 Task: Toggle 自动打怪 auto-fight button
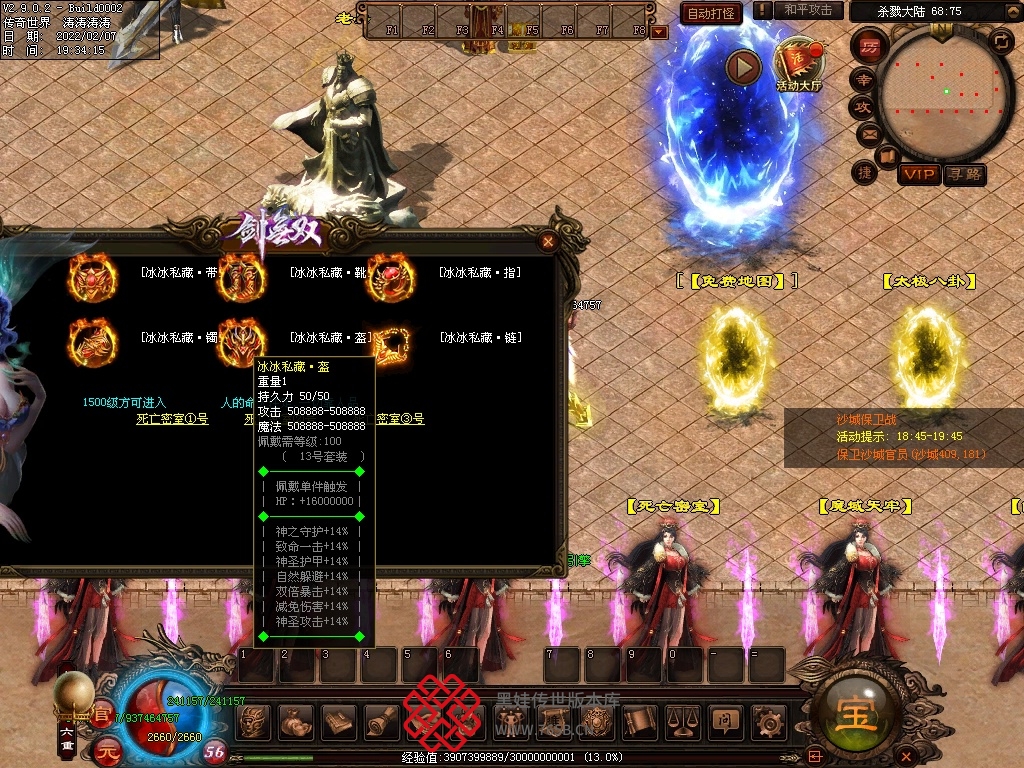tap(711, 13)
